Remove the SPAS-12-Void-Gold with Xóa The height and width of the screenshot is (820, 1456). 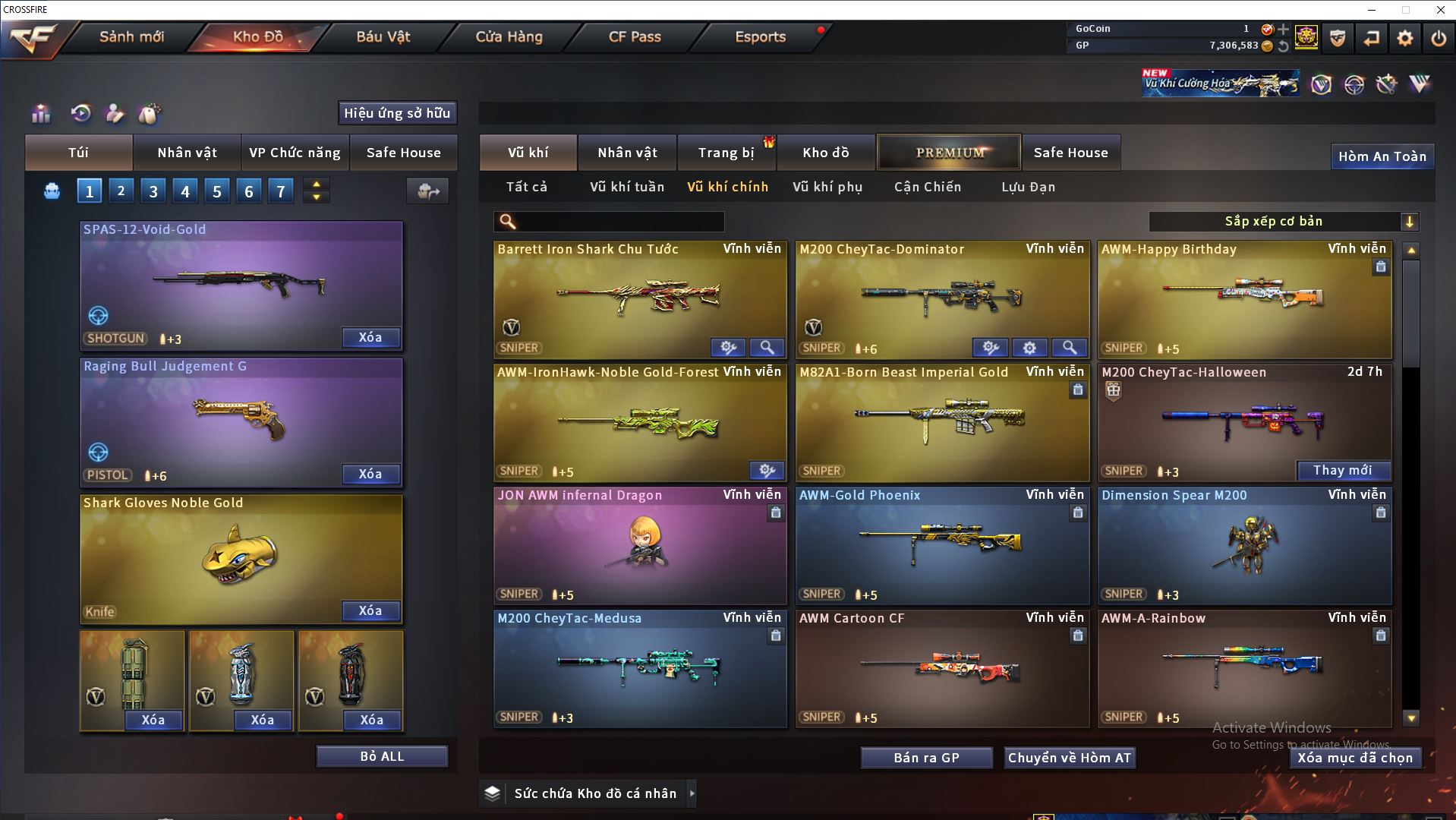point(370,338)
